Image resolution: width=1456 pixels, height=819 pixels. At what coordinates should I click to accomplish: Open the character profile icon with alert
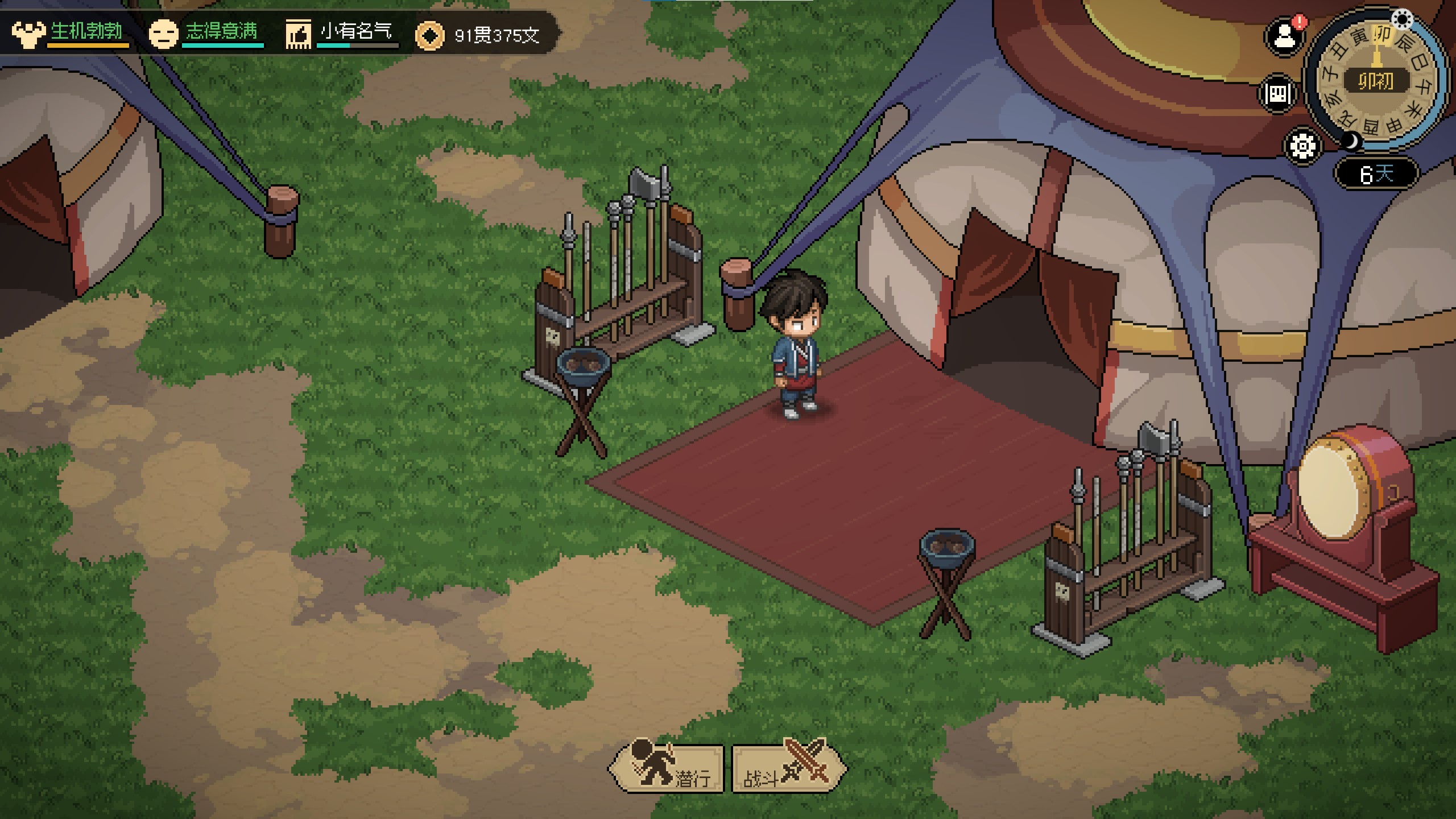[x=1284, y=37]
